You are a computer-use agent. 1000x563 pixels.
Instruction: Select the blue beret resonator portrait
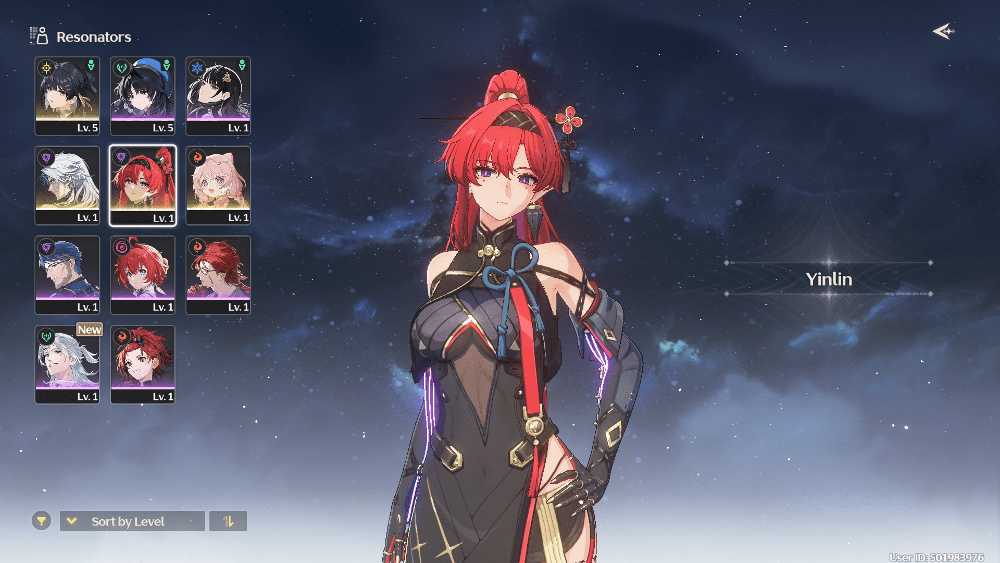pyautogui.click(x=143, y=95)
